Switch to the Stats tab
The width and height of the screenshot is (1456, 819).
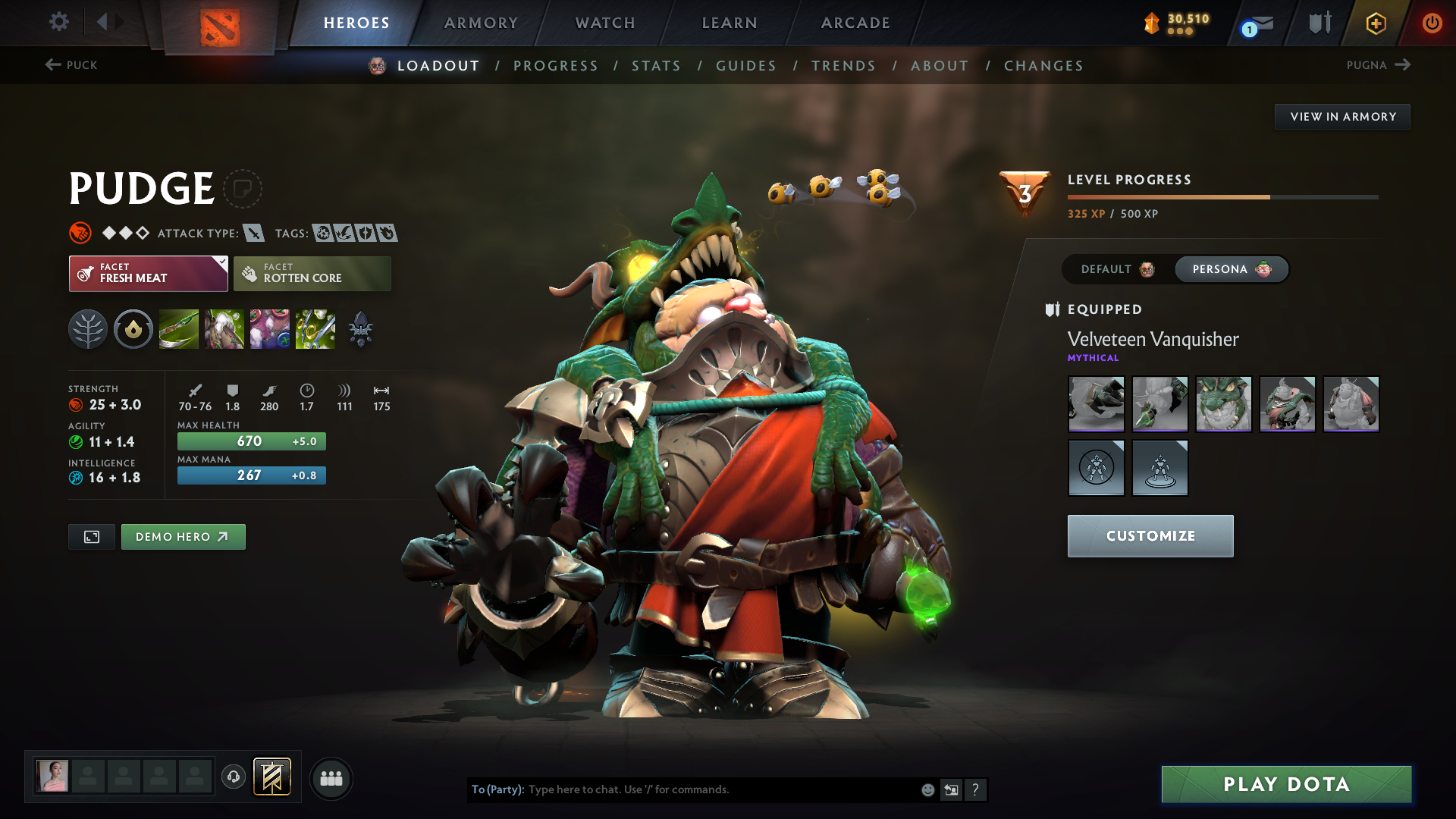(656, 65)
